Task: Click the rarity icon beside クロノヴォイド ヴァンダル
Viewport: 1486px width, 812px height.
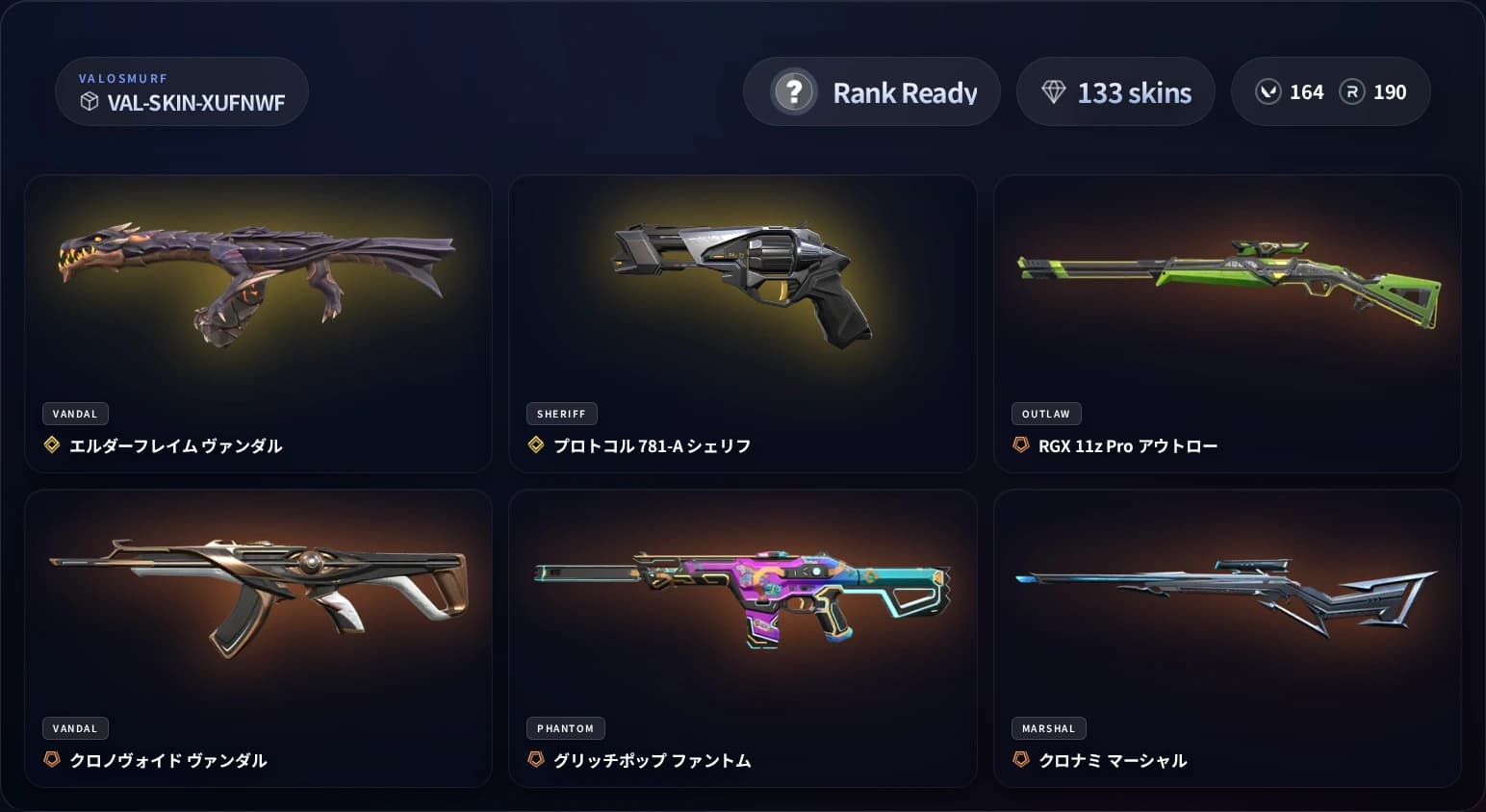Action: tap(52, 759)
